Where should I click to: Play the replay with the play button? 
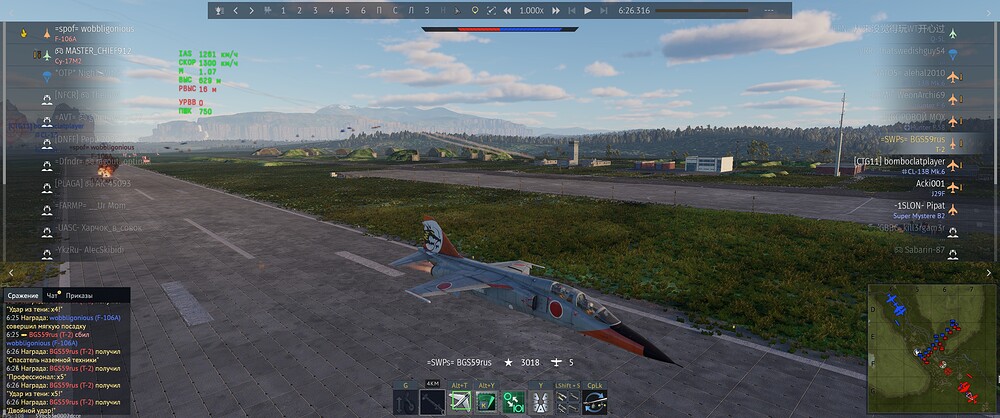click(x=589, y=10)
